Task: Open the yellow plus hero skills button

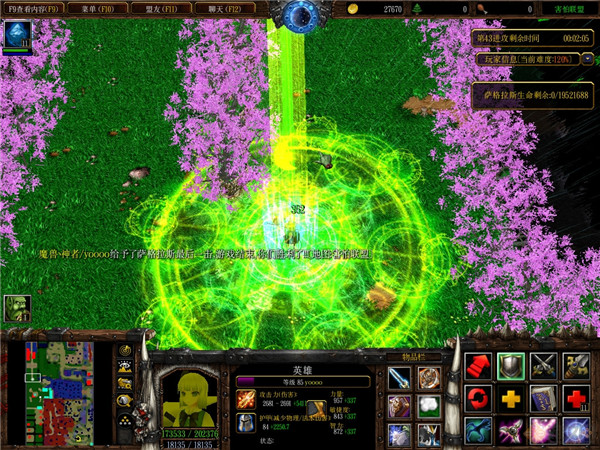Action: pyautogui.click(x=511, y=399)
